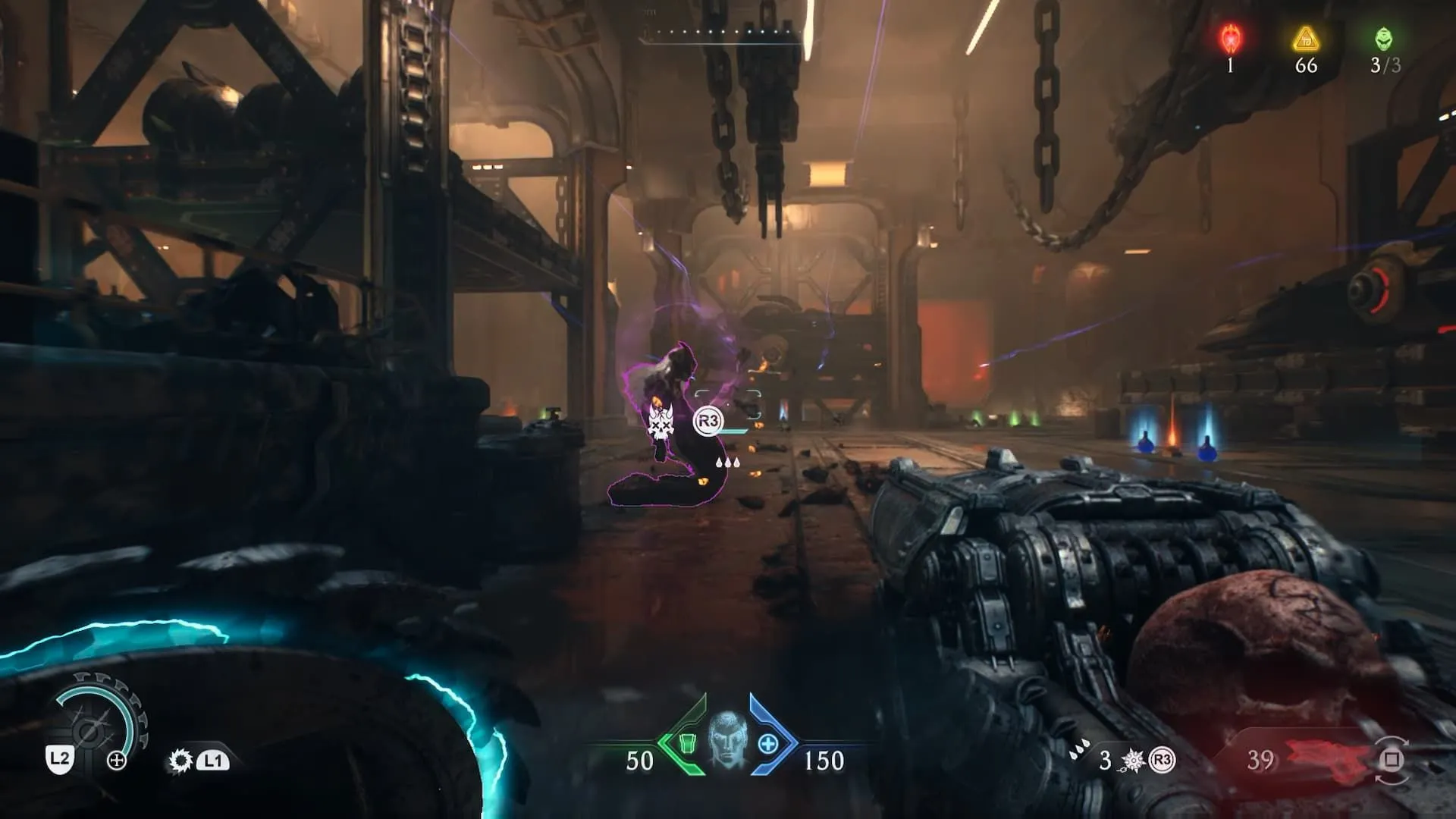
Task: Select the gold triangle currency icon
Action: tap(1306, 38)
